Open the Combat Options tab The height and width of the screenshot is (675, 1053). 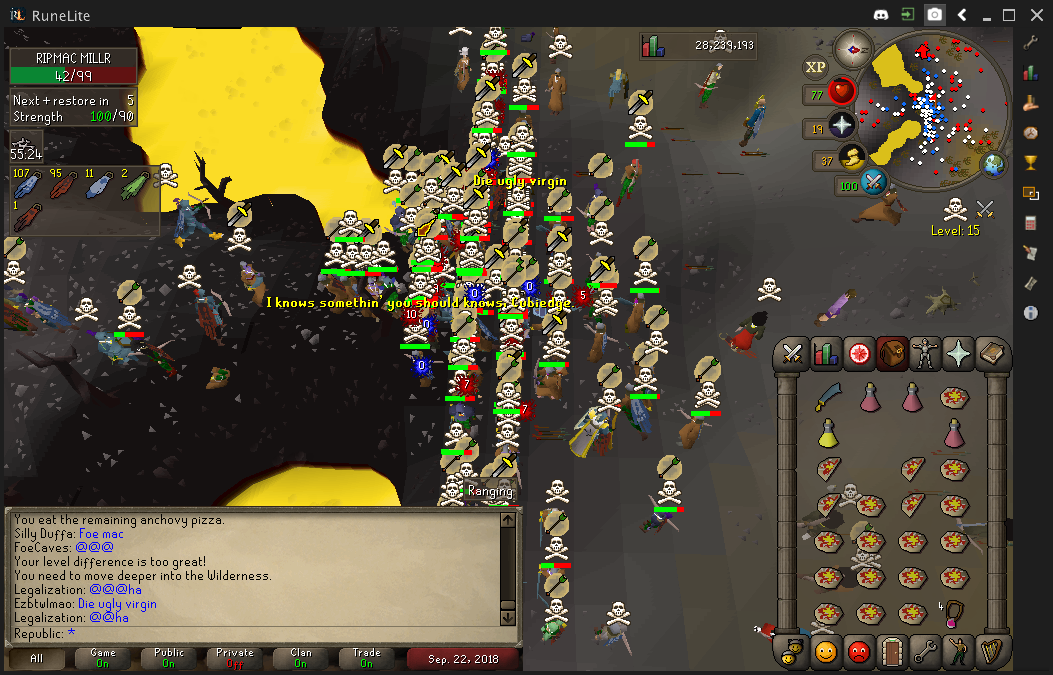click(793, 354)
